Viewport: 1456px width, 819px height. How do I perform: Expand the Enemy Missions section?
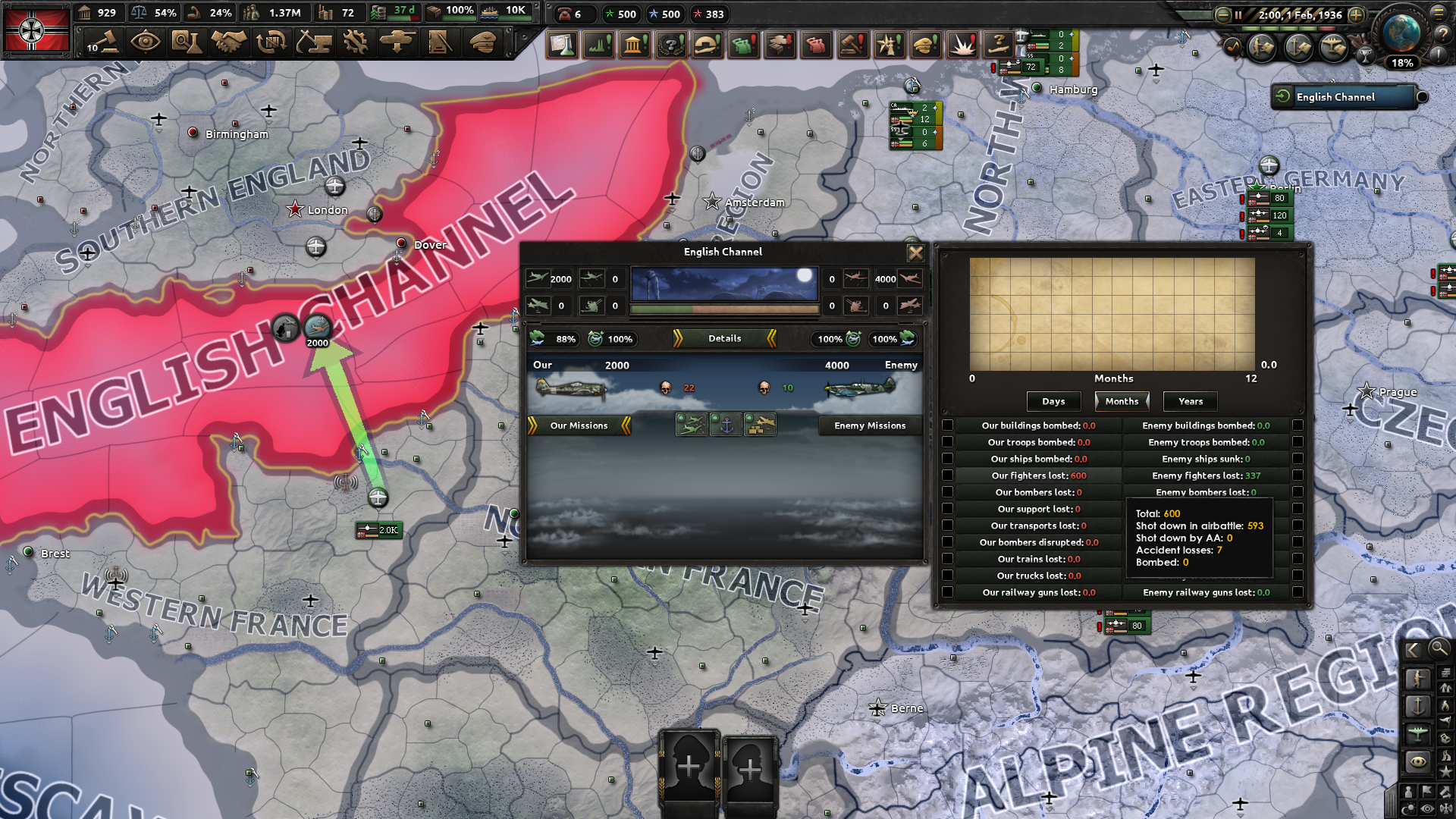pos(869,425)
